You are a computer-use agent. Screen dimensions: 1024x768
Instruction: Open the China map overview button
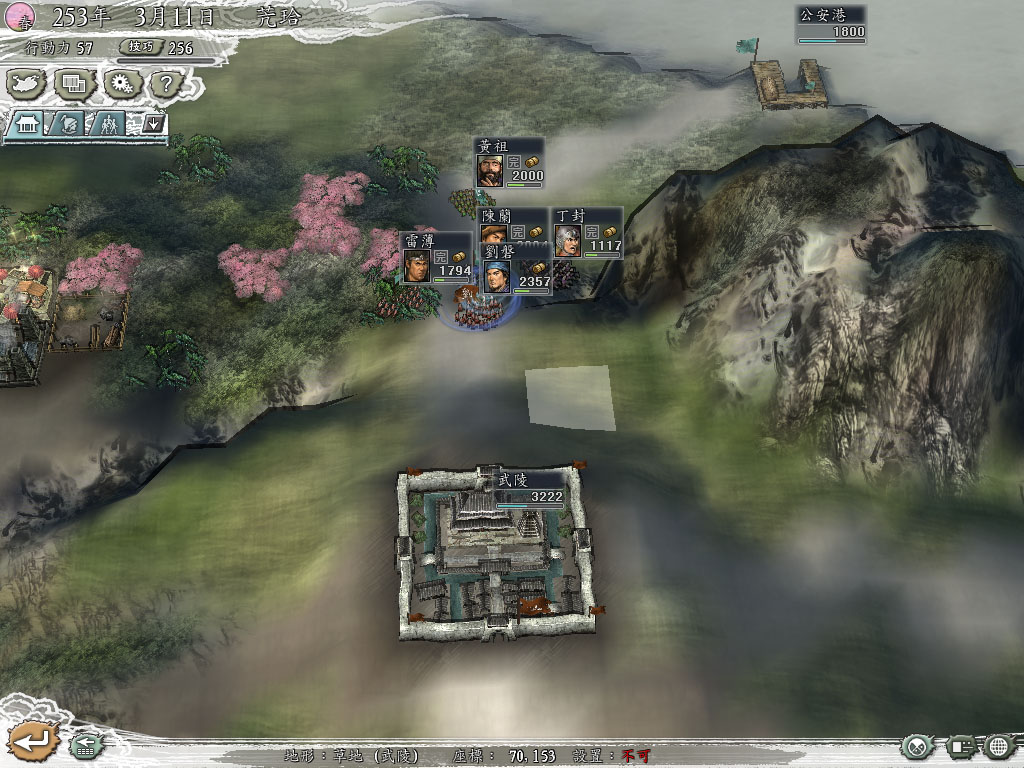tap(28, 84)
